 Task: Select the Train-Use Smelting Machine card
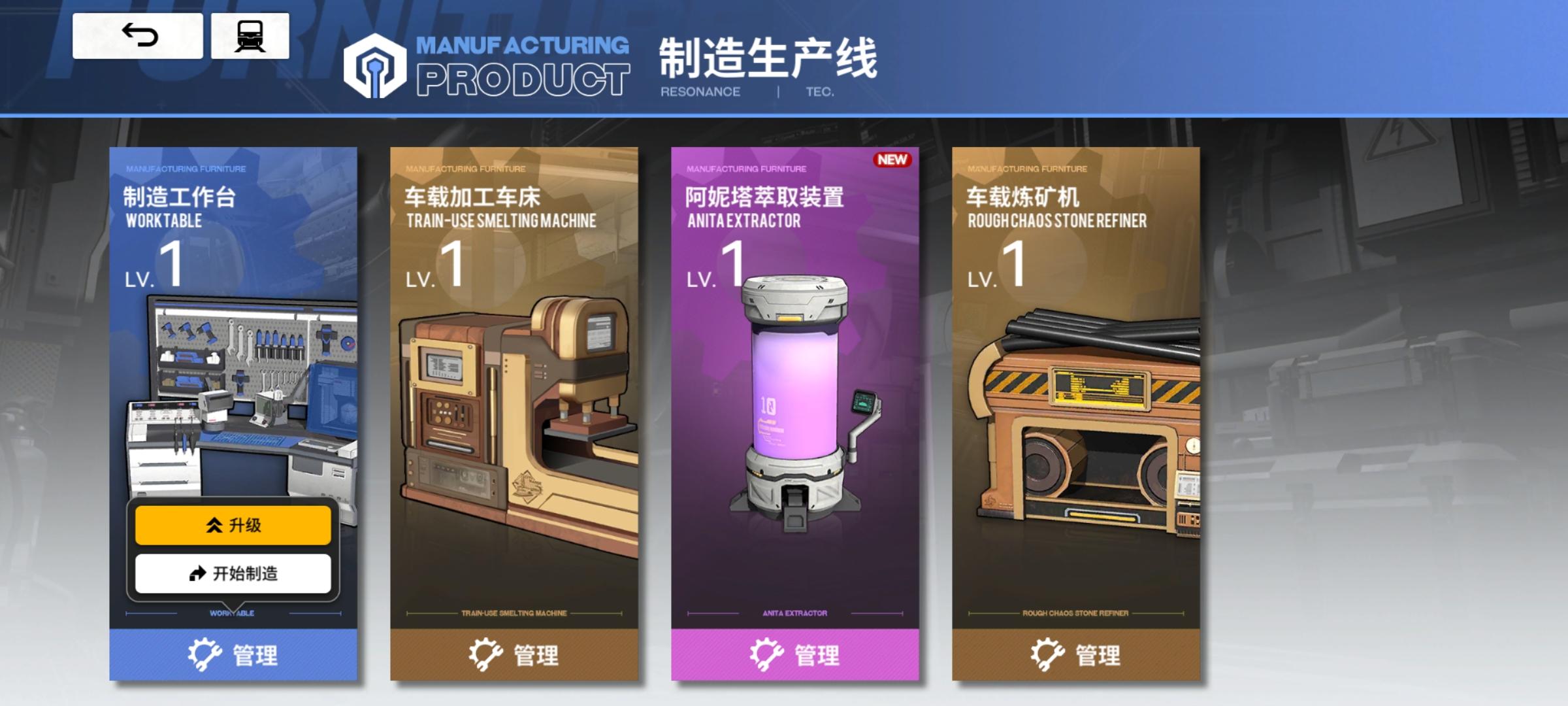click(x=516, y=392)
